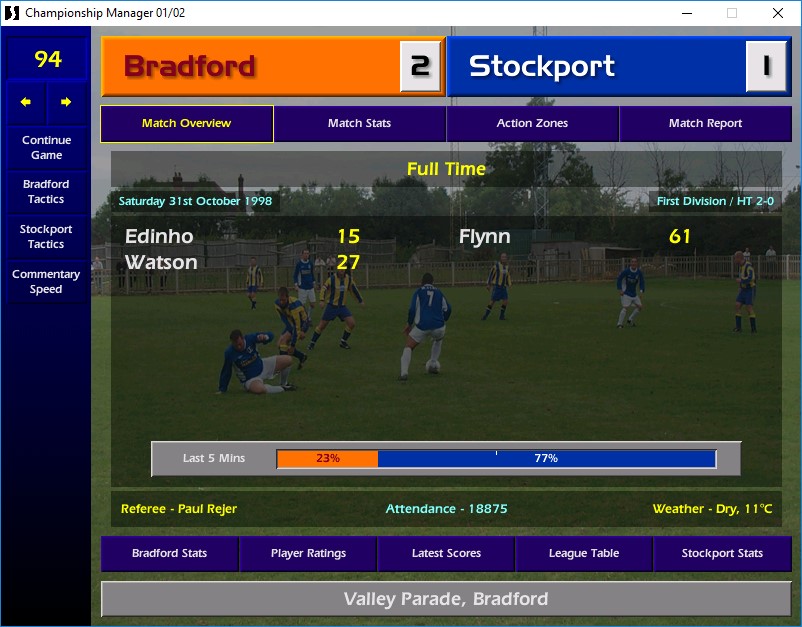802x627 pixels.
Task: View Stockport Stats
Action: tap(722, 554)
